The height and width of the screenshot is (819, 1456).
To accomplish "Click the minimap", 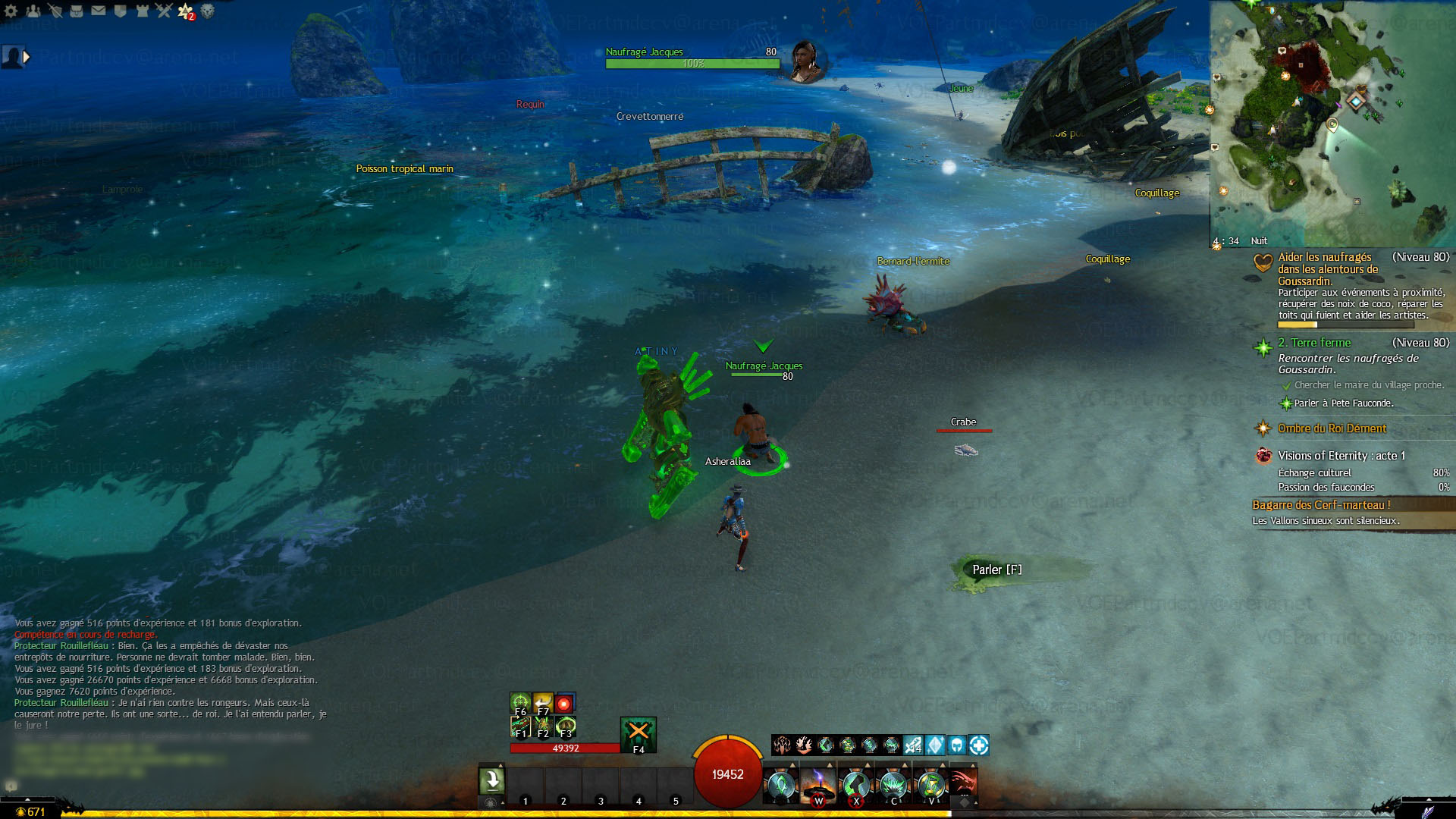I will pos(1332,123).
